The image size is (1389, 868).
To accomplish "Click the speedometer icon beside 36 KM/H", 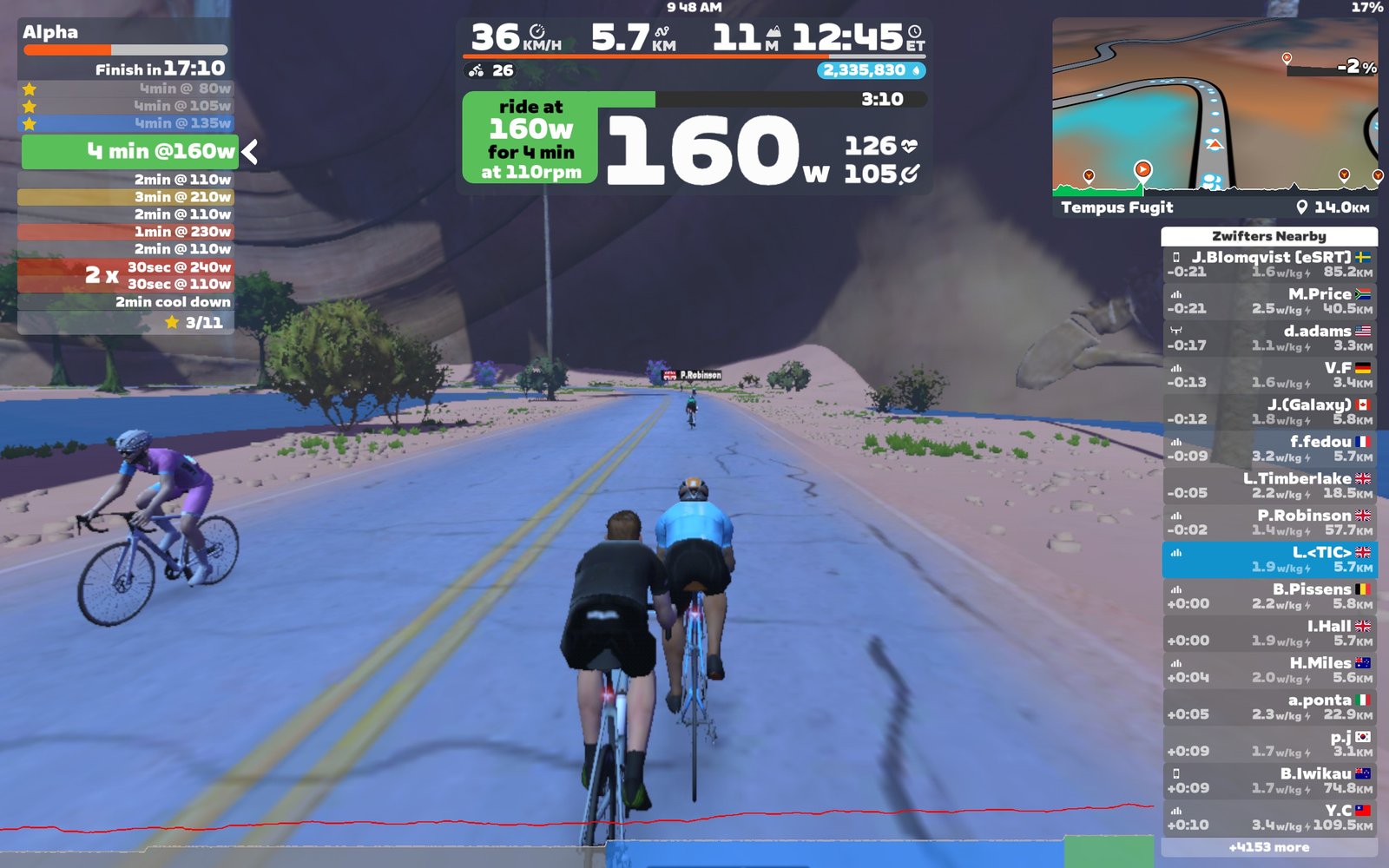I will [x=538, y=32].
